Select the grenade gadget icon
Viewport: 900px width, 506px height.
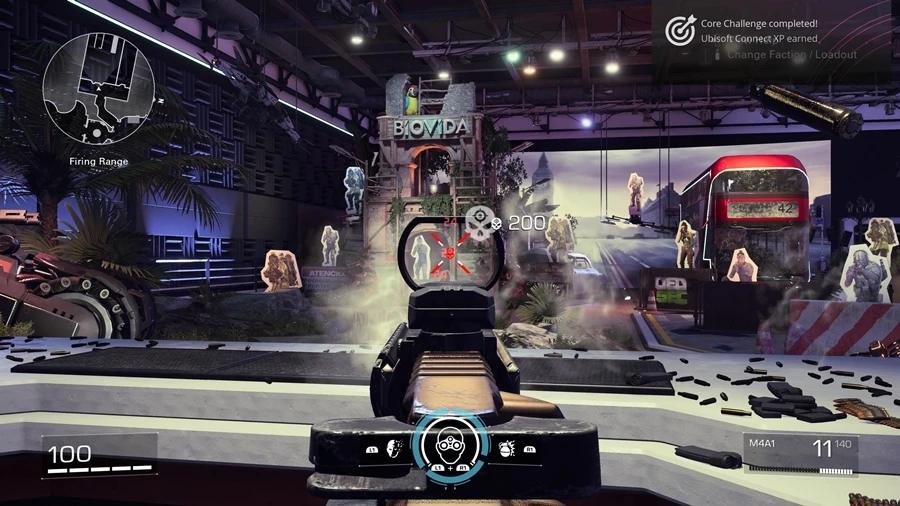pyautogui.click(x=505, y=450)
